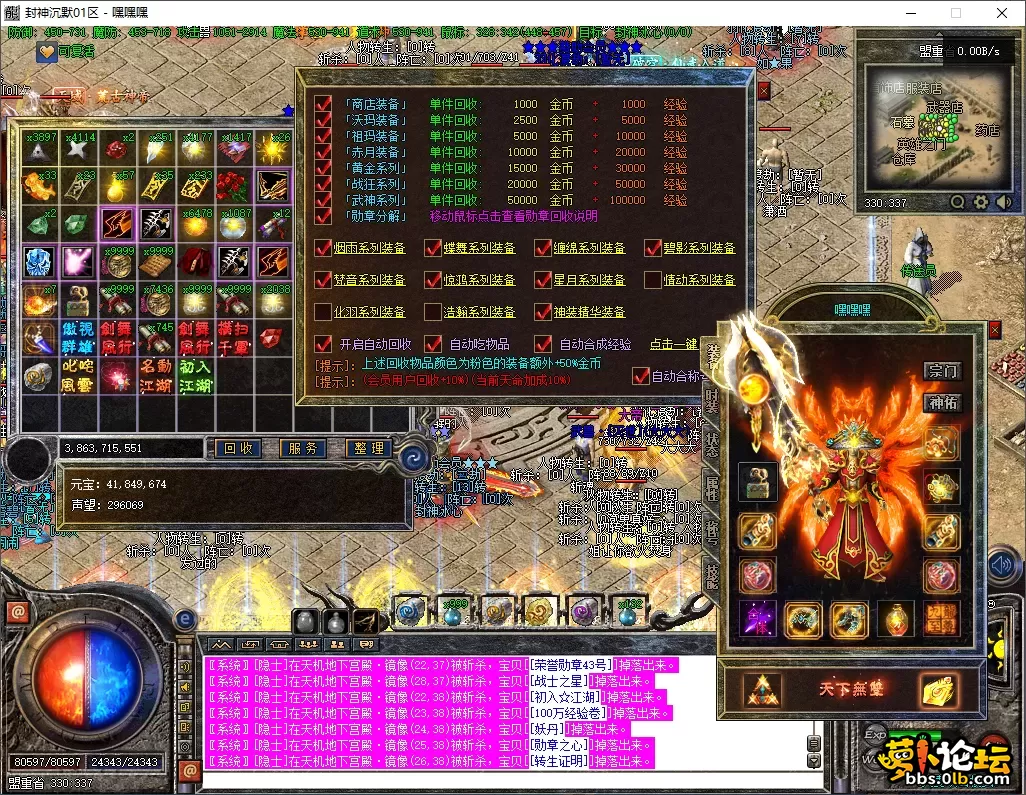Screen dimensions: 1026x795
Task: Toggle the 自动吃物品 checkbox
Action: [433, 344]
